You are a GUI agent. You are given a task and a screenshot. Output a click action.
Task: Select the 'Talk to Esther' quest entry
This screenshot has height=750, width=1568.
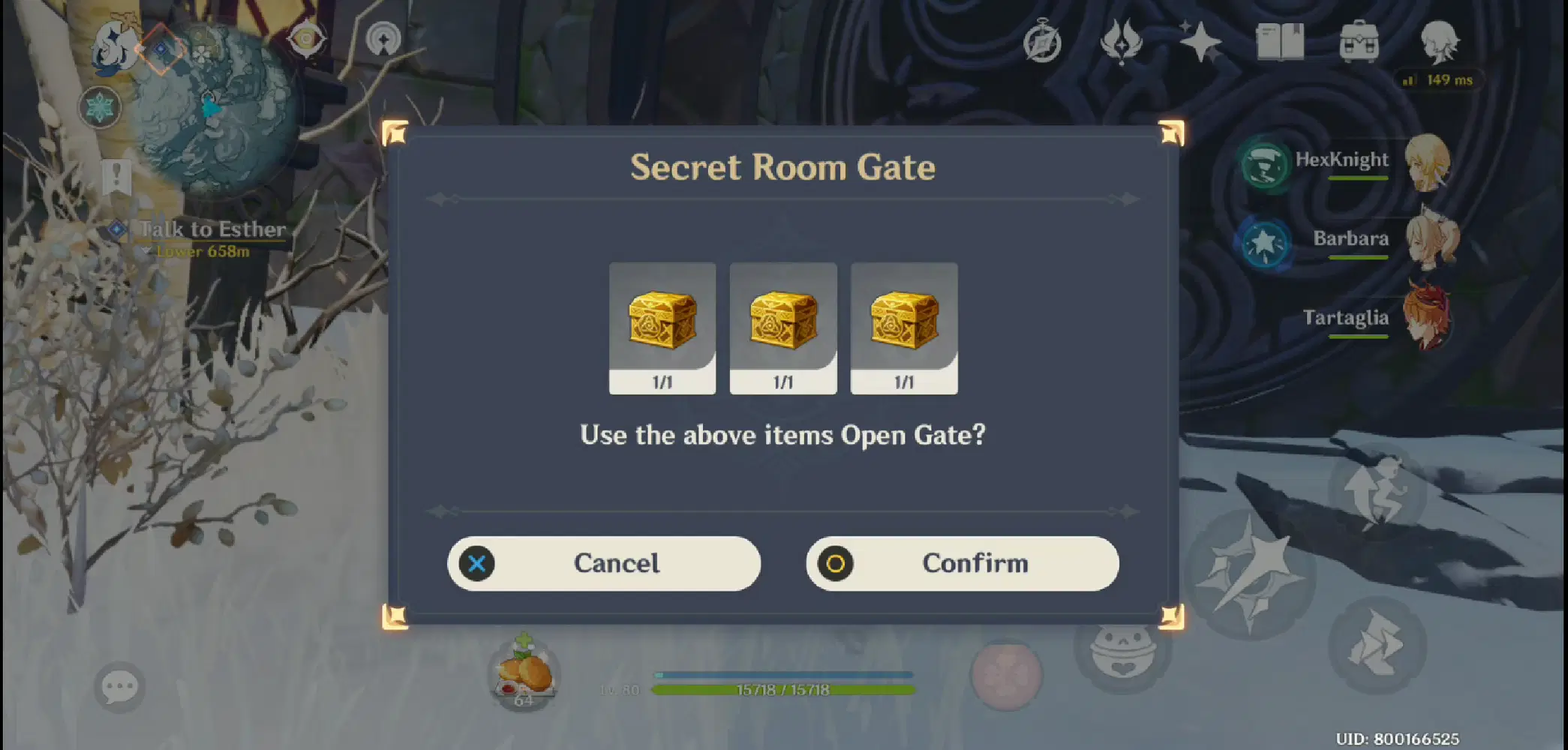tap(209, 229)
